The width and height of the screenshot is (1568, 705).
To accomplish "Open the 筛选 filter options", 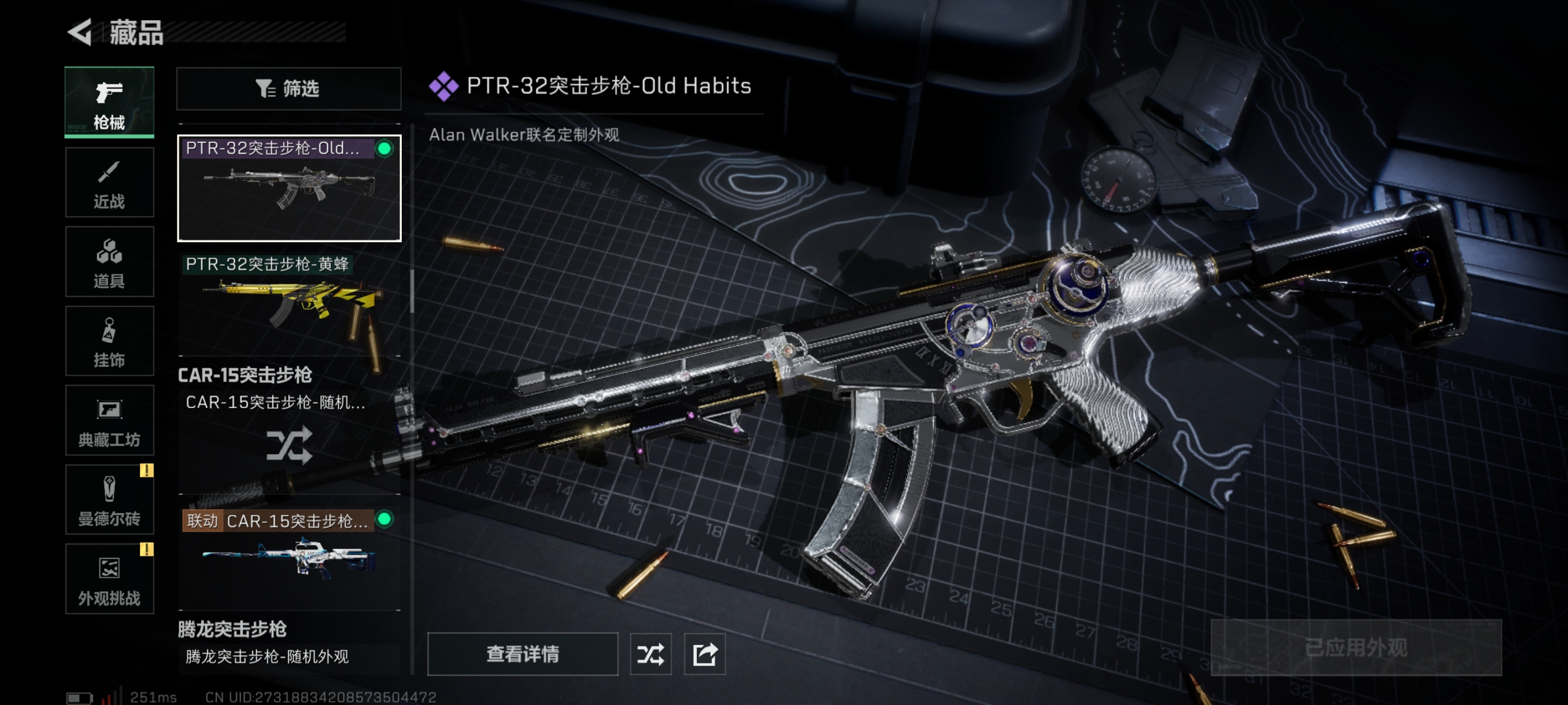I will tap(289, 89).
